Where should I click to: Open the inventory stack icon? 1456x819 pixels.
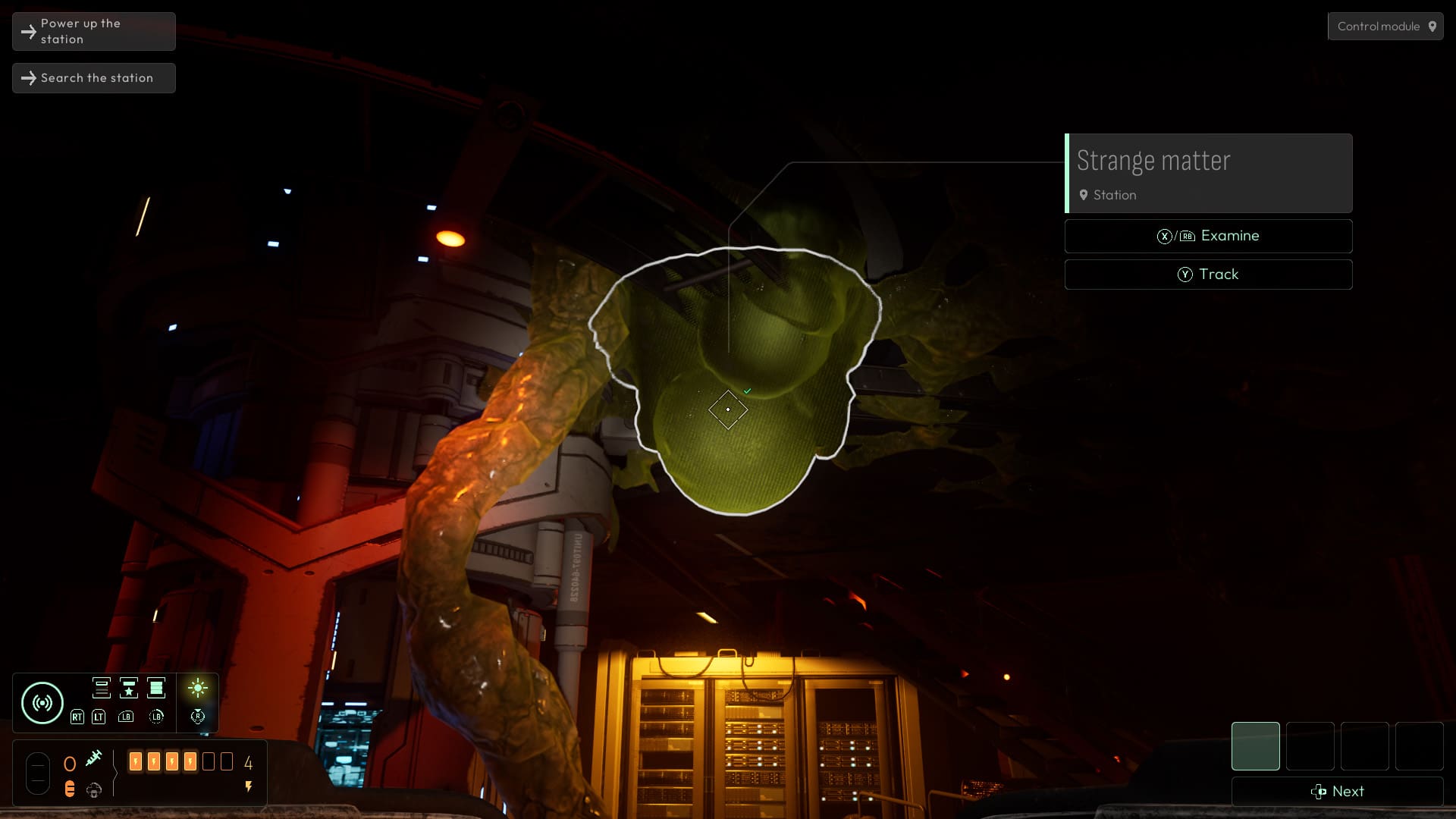point(155,688)
